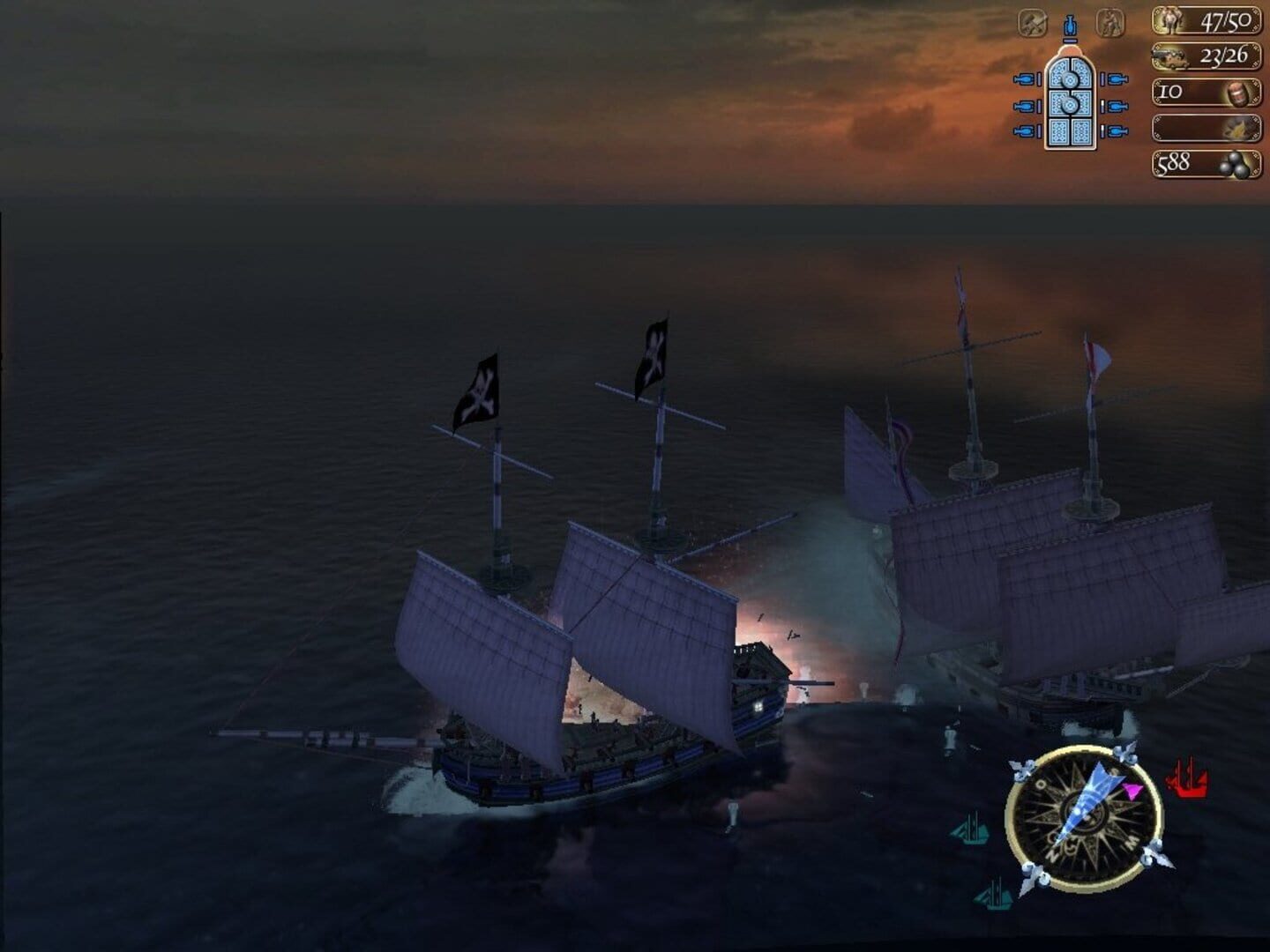
Task: Toggle the bottom-left cannon port on ship diagram
Action: click(x=1026, y=132)
